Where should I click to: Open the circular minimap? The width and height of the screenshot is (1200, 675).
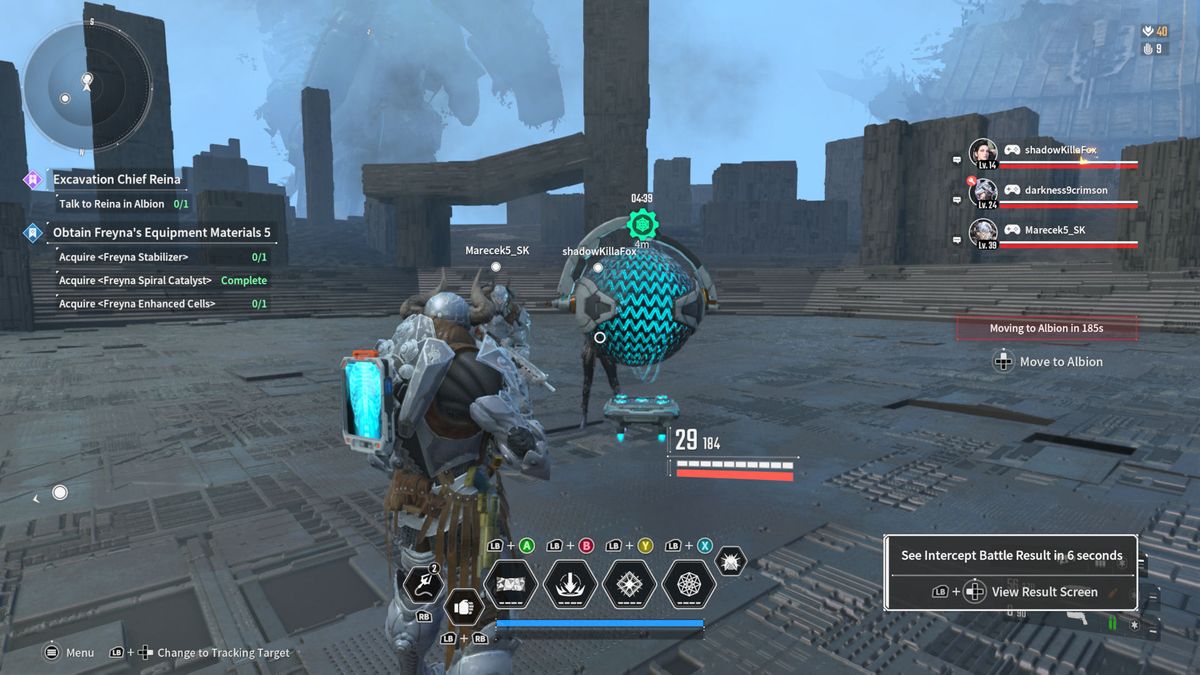point(87,88)
